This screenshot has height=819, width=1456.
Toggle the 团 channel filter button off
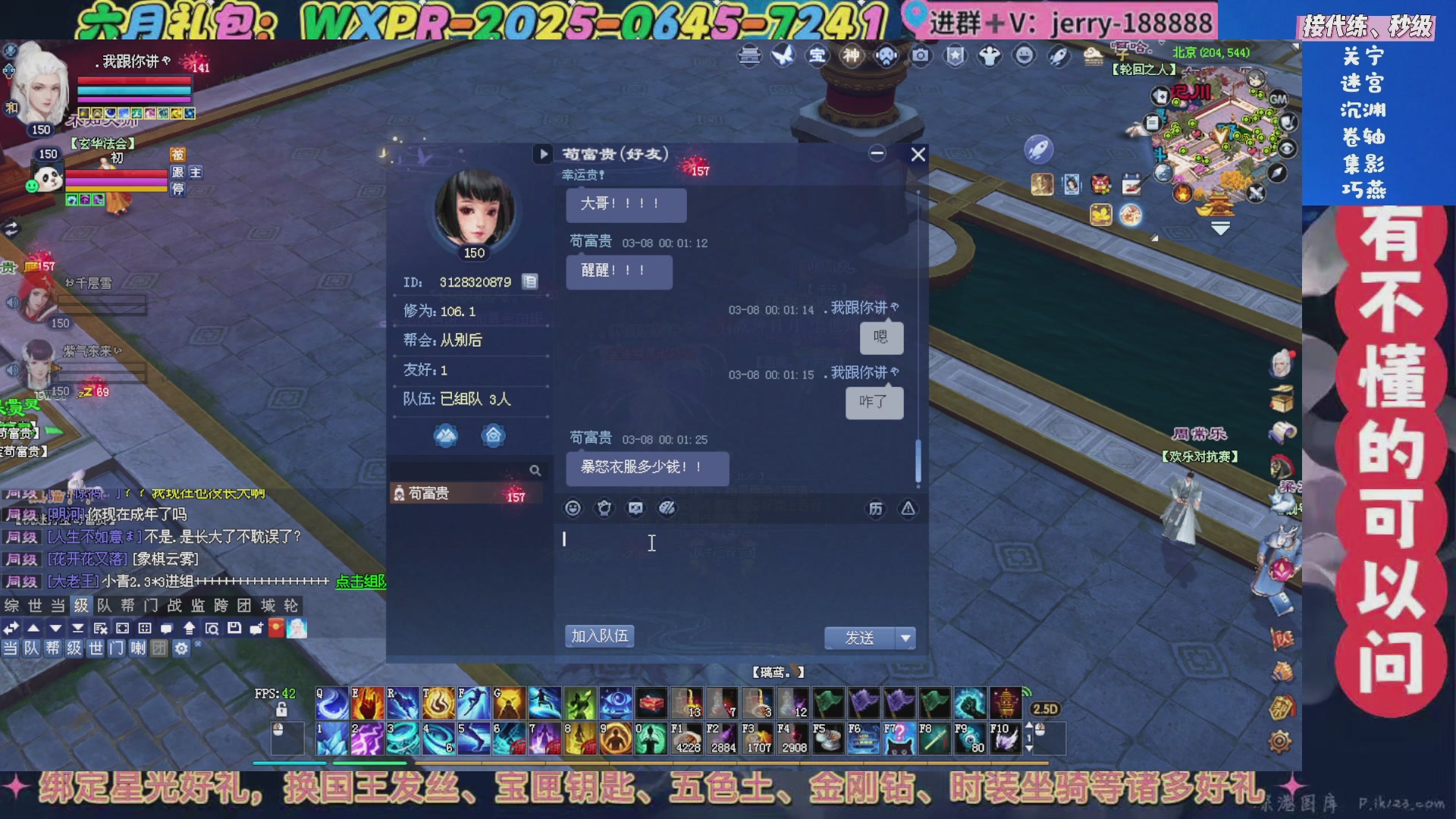[158, 650]
